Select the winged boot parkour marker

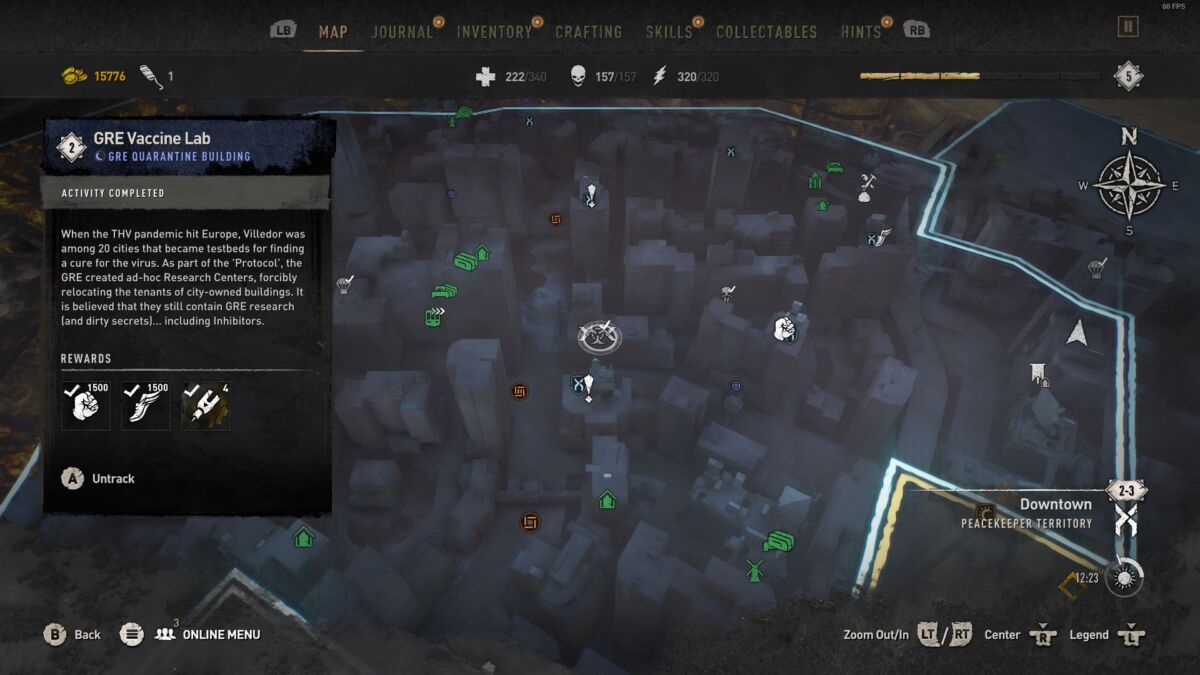[878, 237]
